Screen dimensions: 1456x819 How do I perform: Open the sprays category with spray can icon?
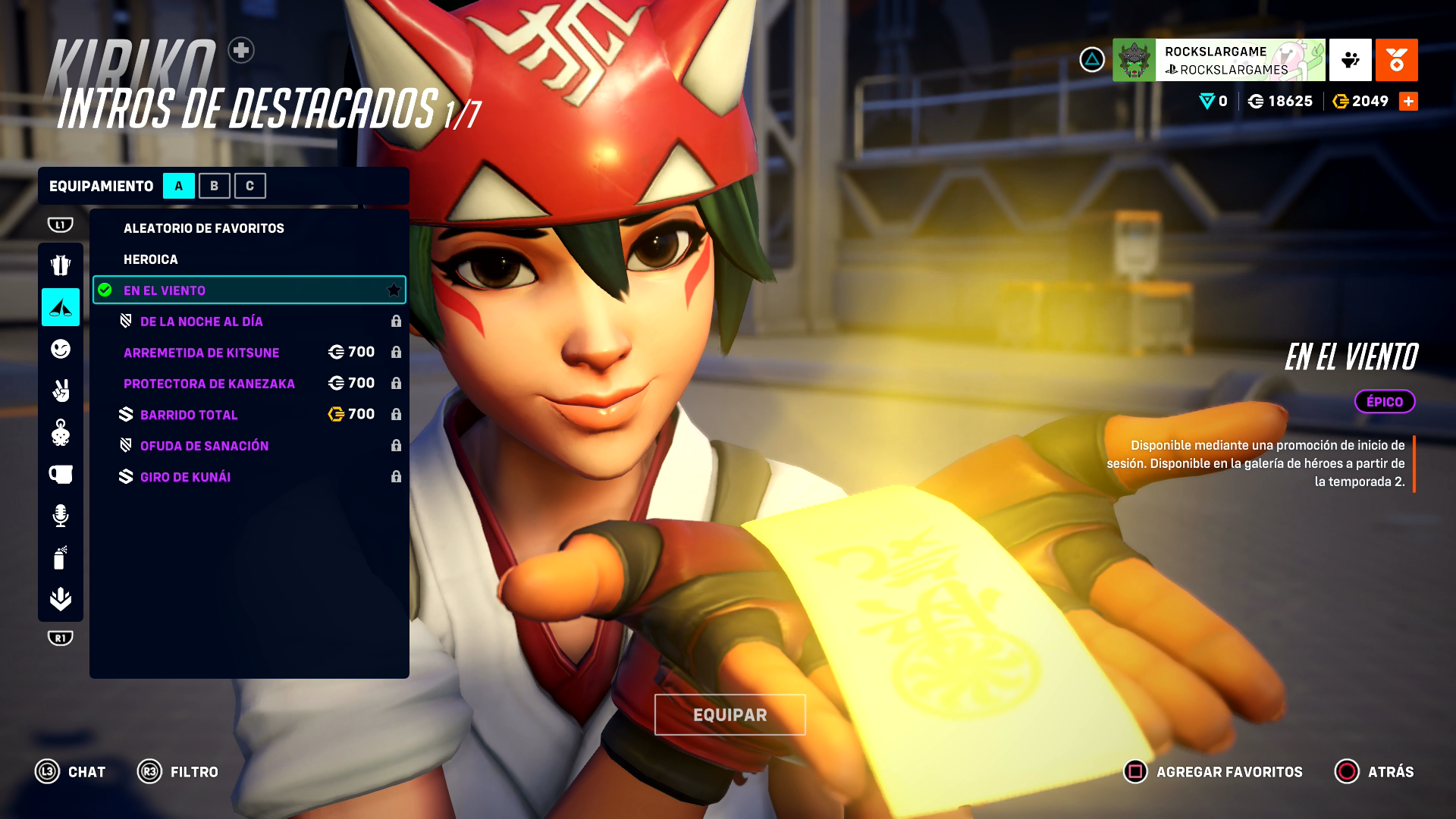coord(61,557)
